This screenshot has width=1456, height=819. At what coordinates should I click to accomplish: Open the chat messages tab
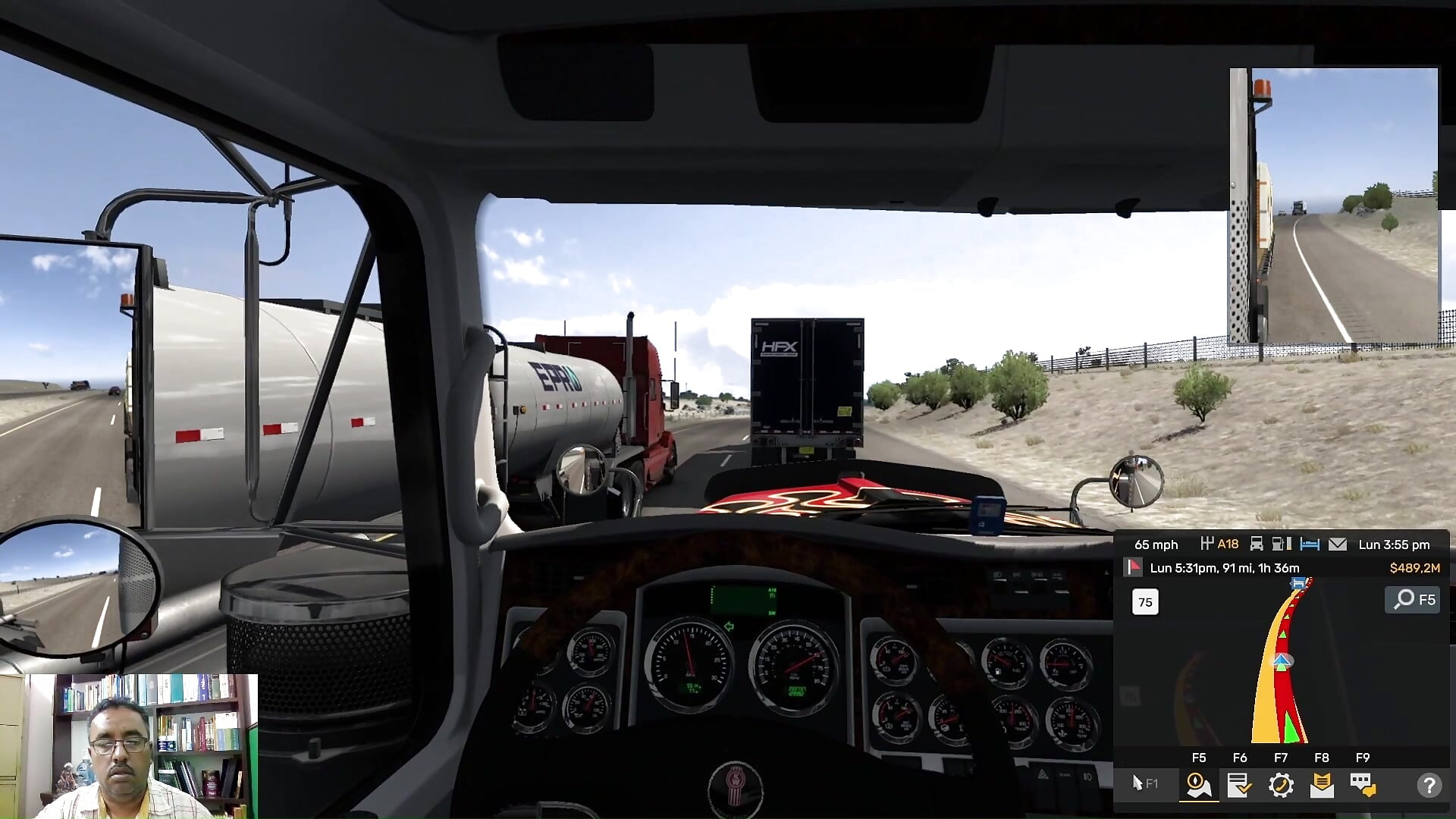tap(1363, 785)
